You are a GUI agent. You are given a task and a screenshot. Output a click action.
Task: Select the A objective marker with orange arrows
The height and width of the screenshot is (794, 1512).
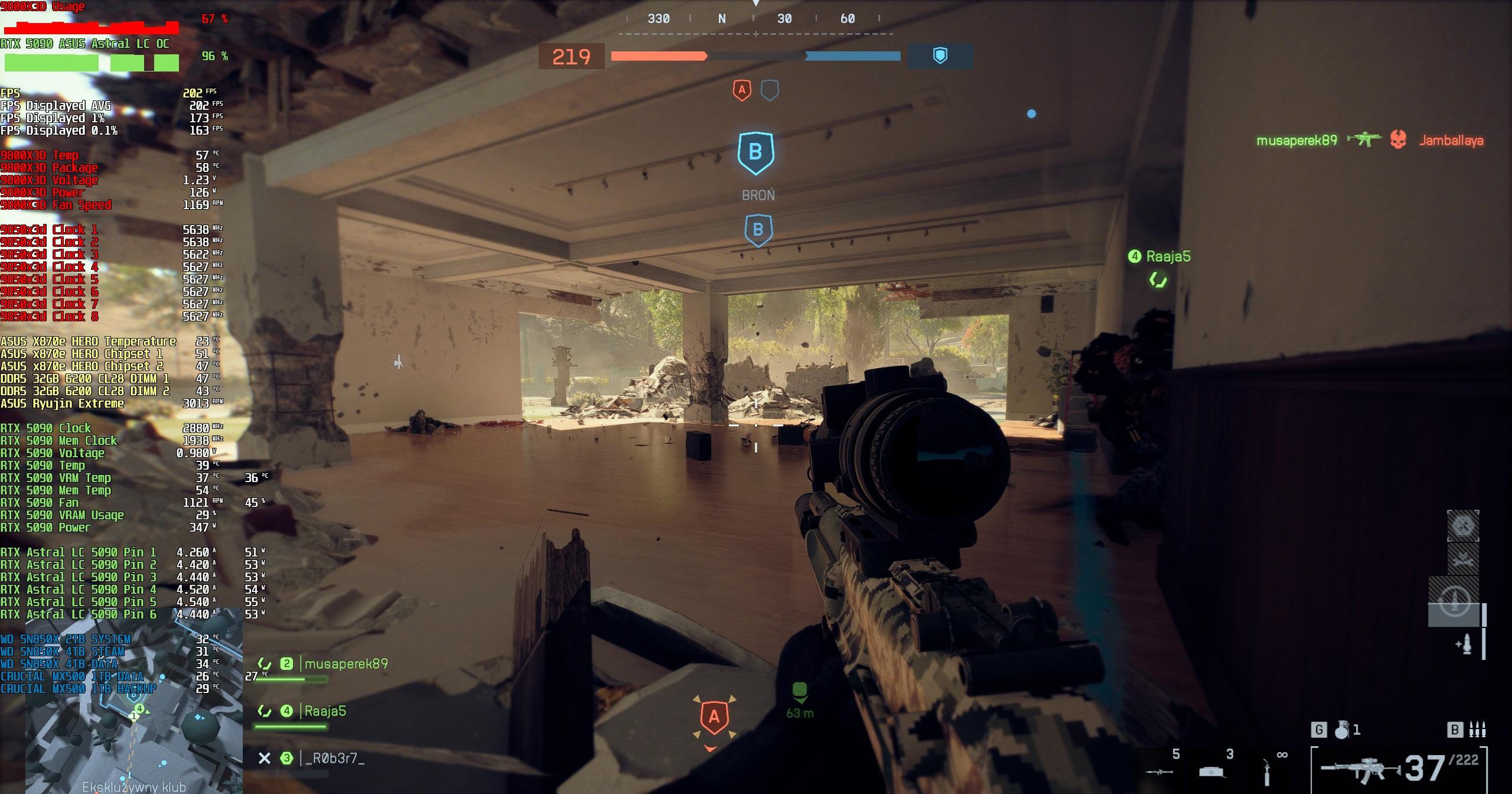point(714,717)
